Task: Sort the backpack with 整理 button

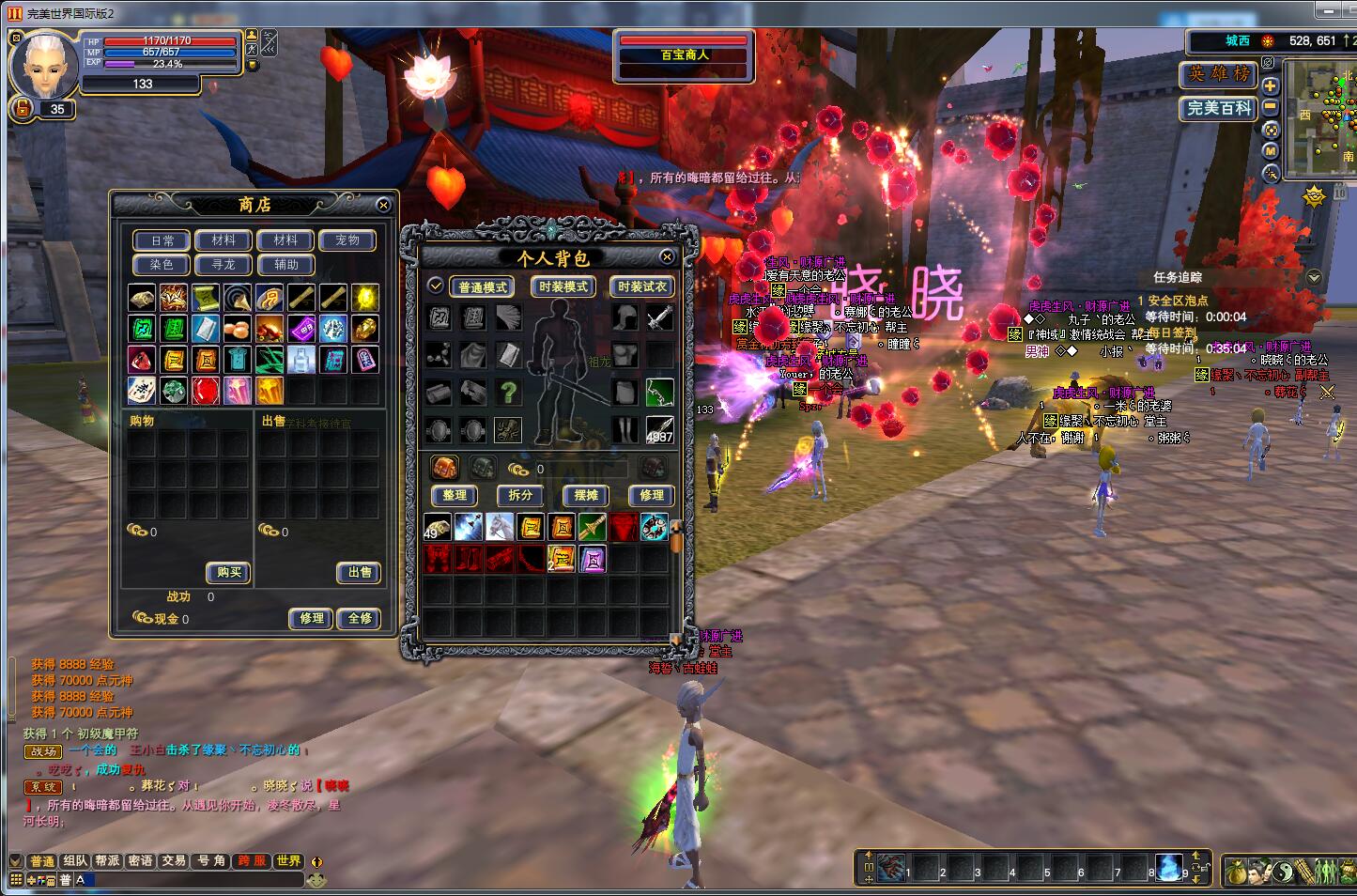Action: tap(455, 495)
